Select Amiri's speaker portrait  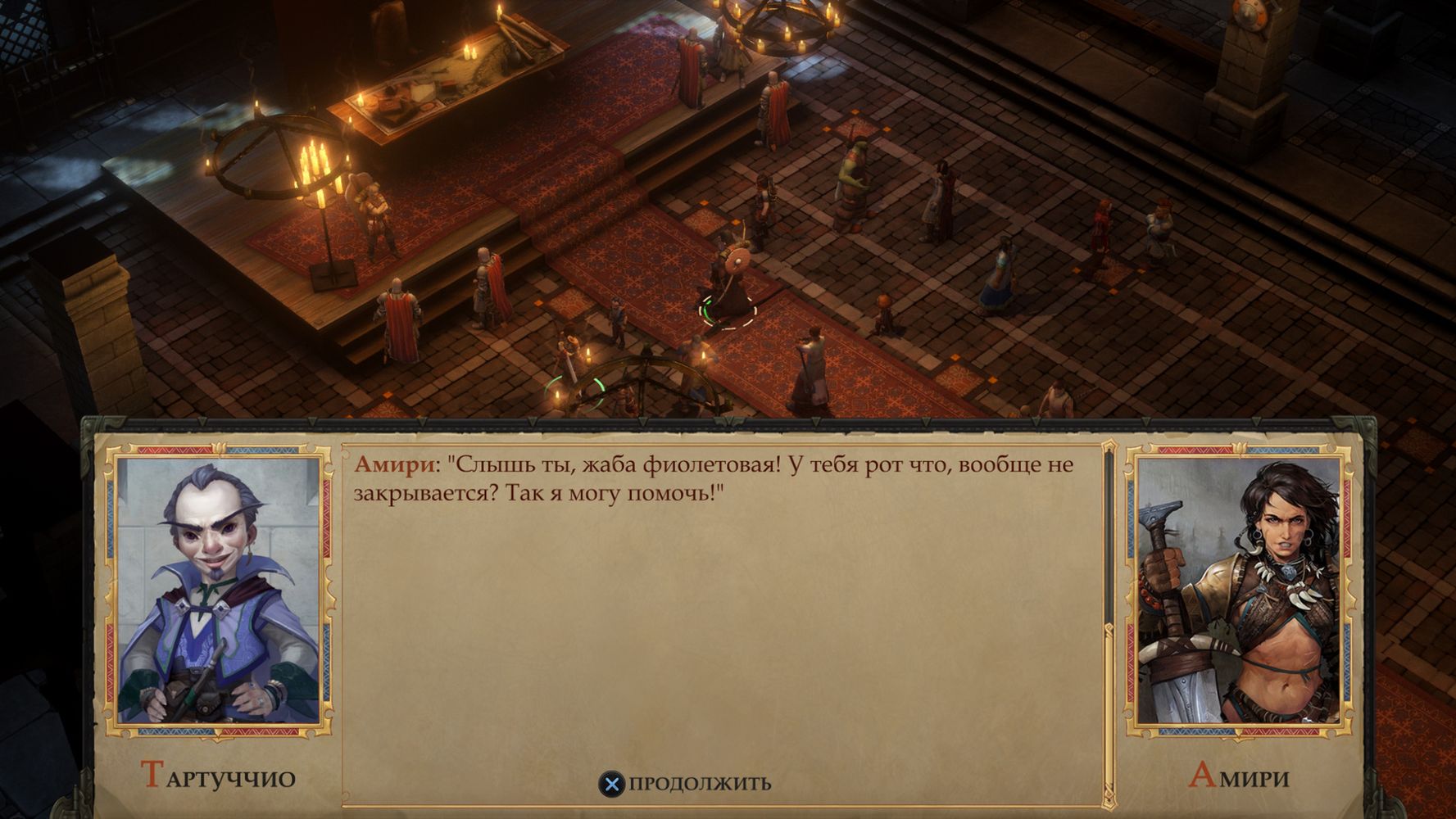1238,591
